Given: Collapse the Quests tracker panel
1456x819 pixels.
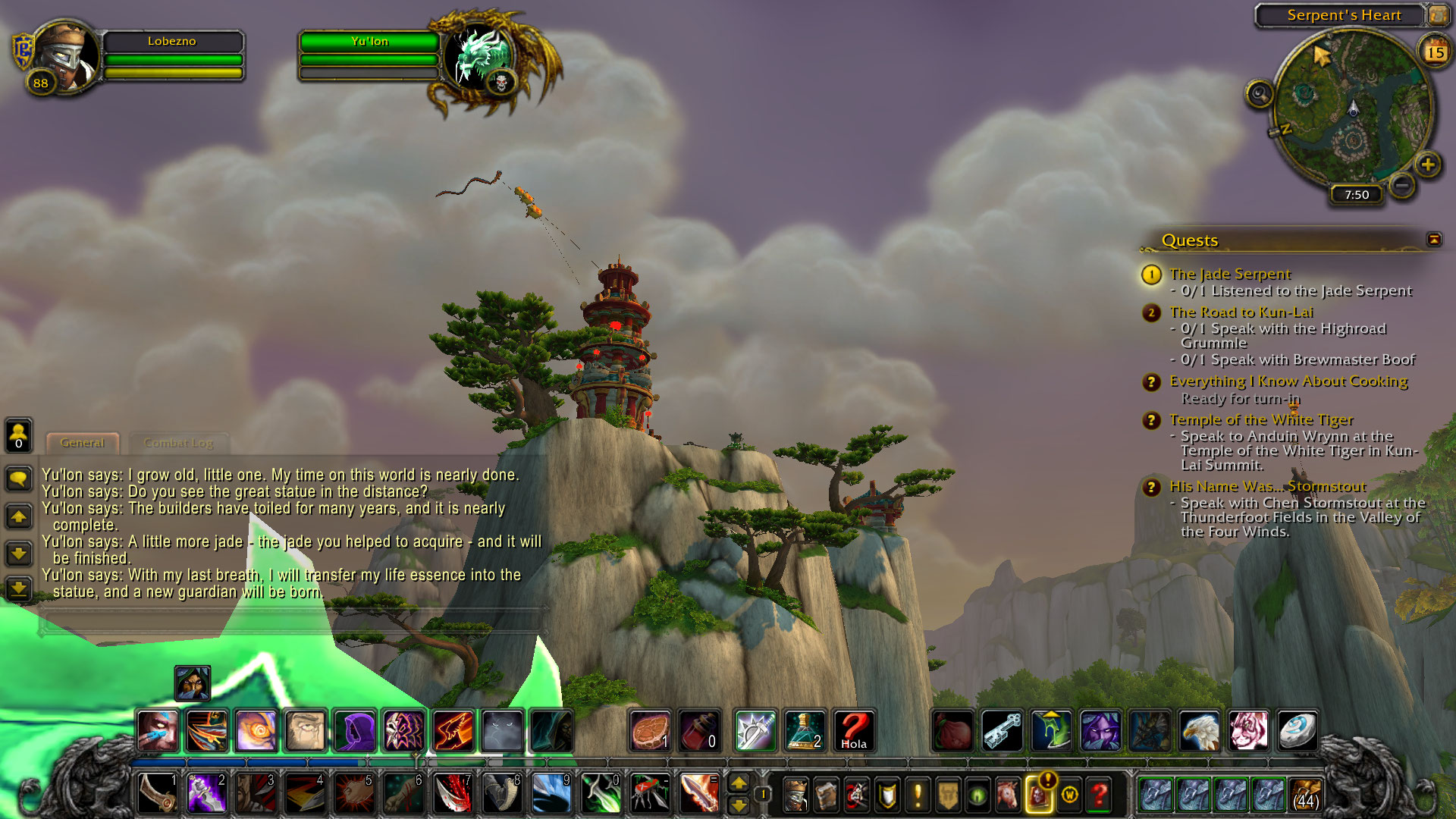Looking at the screenshot, I should (x=1433, y=240).
